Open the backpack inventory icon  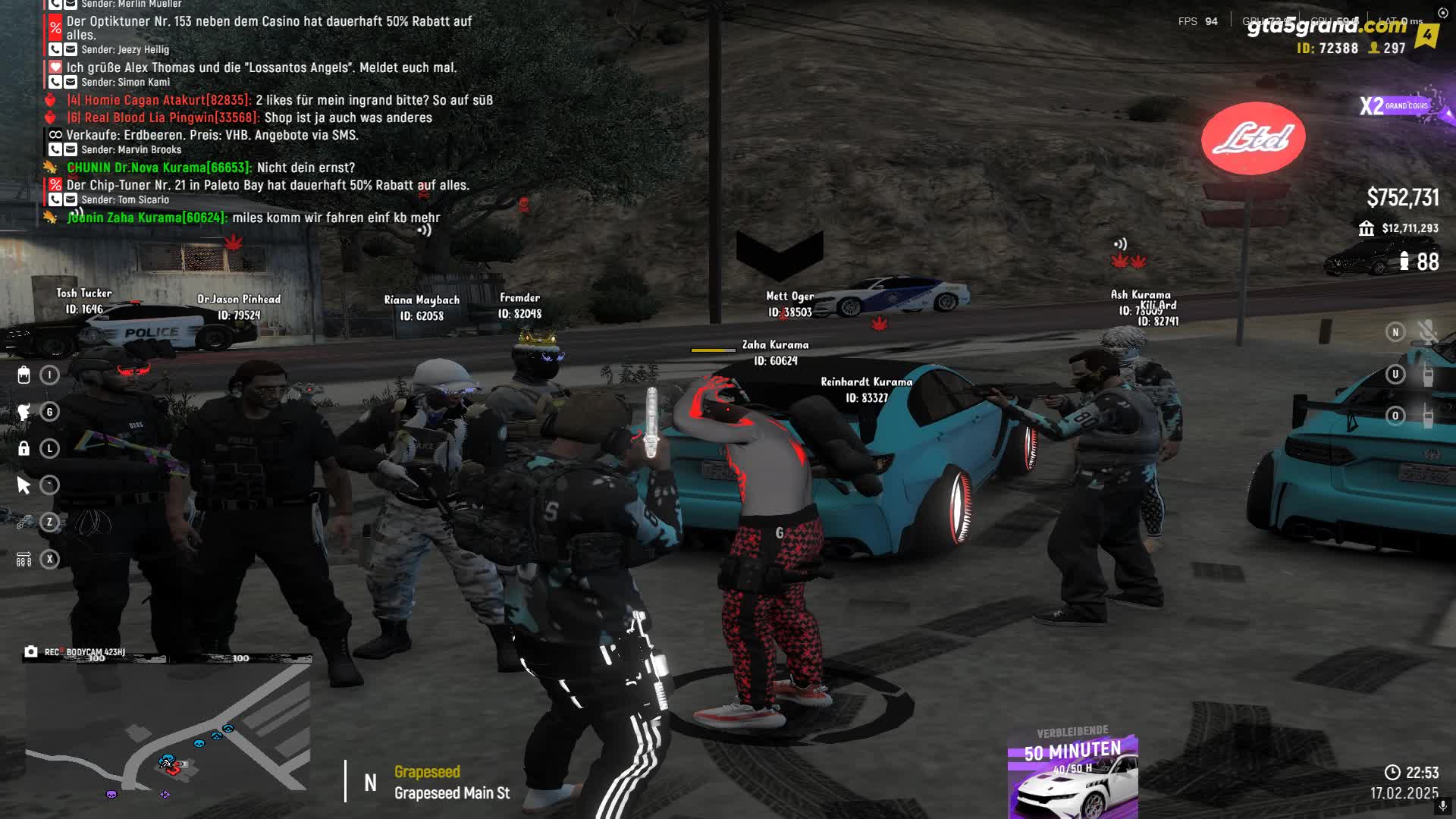point(24,375)
